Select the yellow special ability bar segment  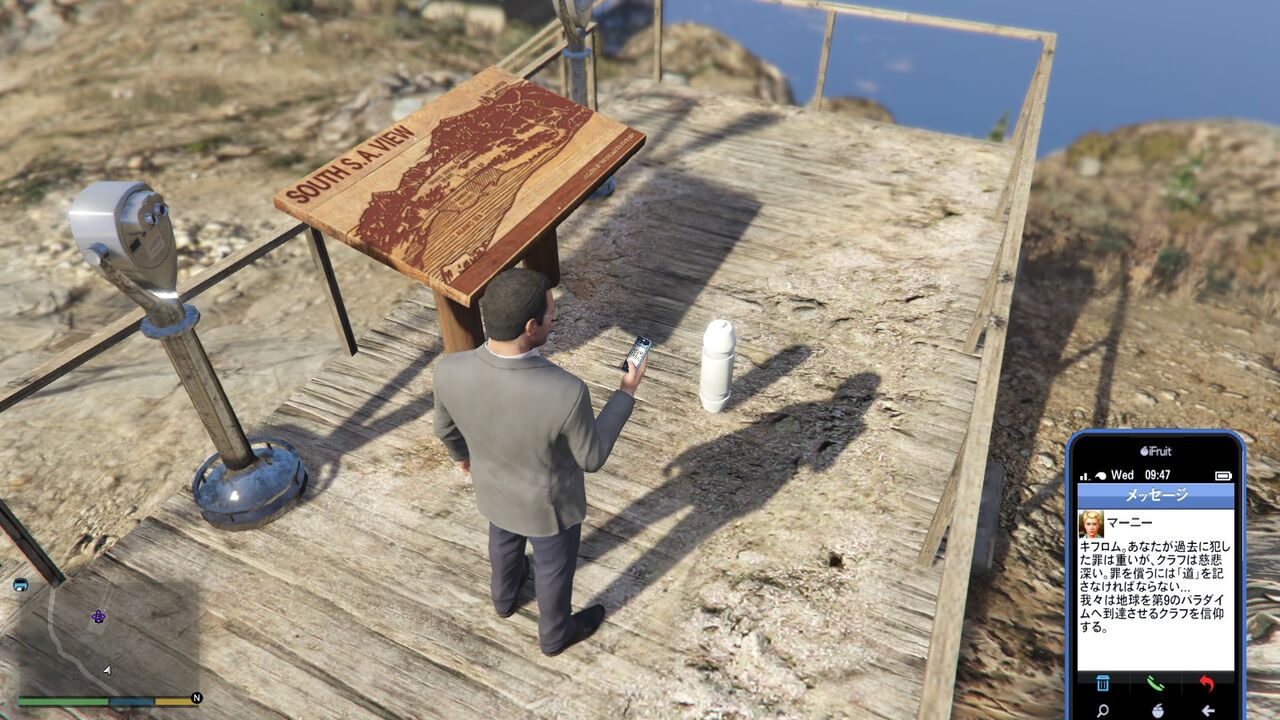[171, 700]
